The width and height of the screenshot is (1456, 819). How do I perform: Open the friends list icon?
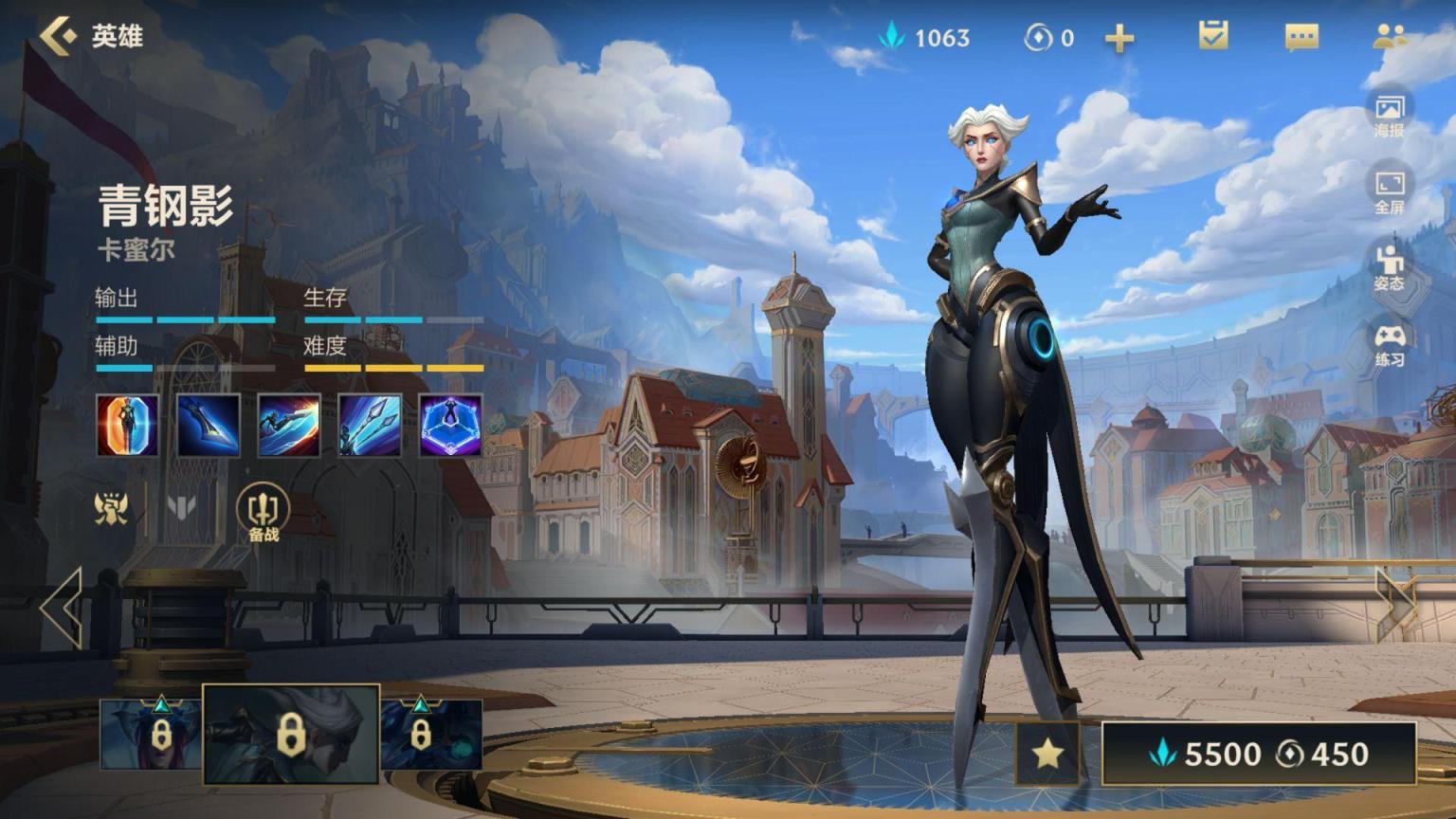pos(1390,36)
